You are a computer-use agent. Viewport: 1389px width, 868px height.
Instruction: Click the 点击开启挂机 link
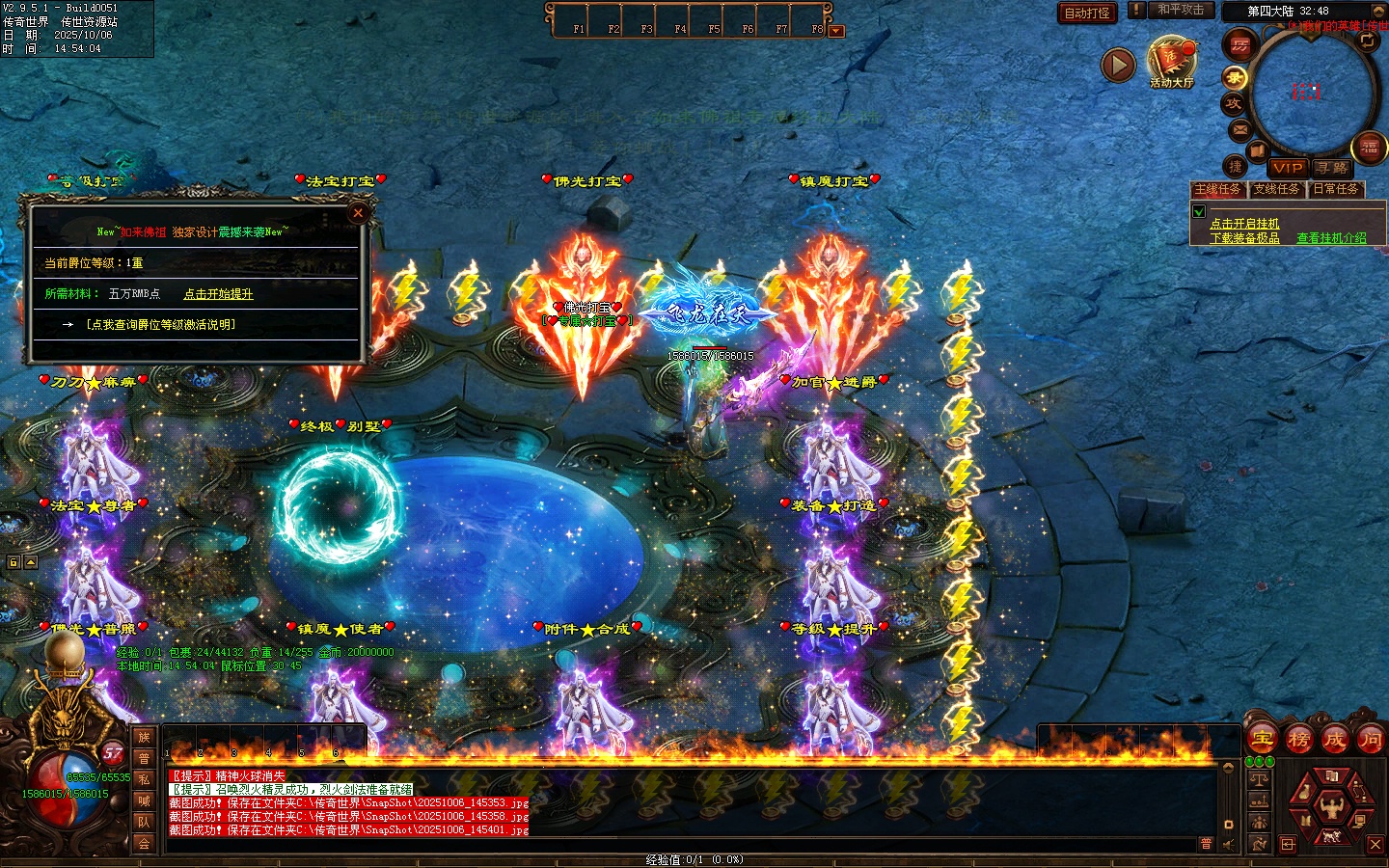[x=1244, y=224]
